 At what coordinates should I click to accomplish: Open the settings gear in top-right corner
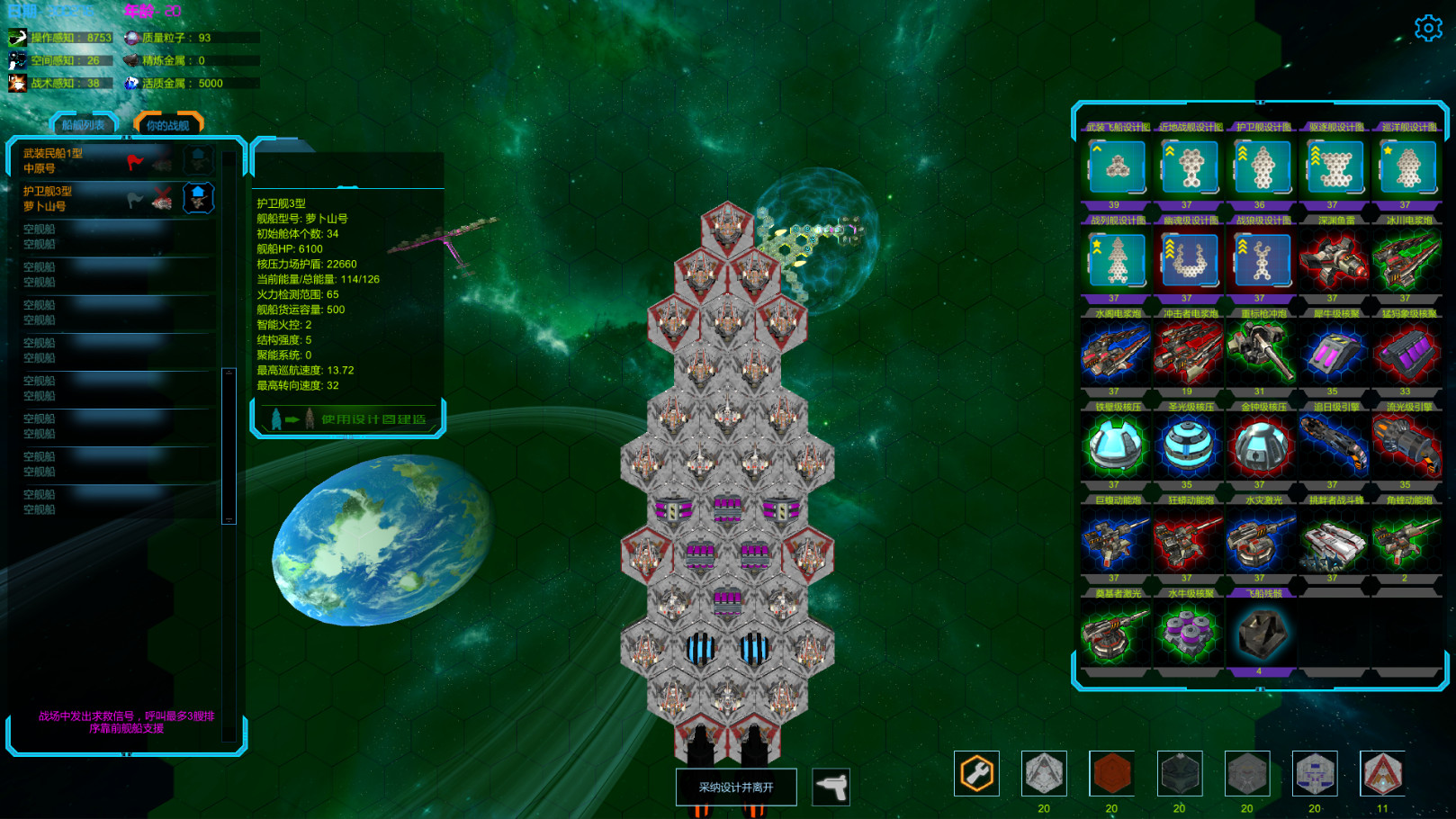point(1428,28)
